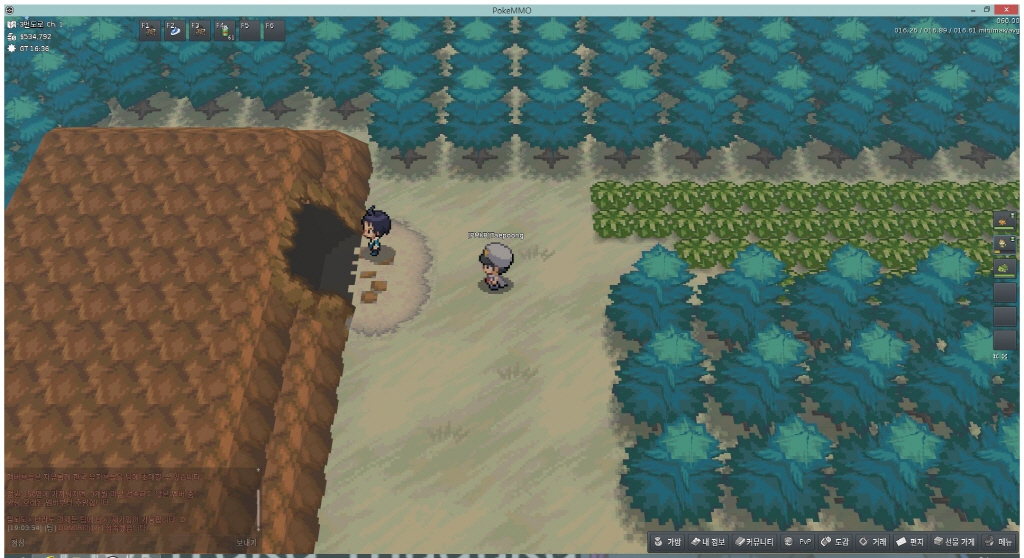Close the PokeMMO window
Screen dimensions: 1024x558
click(1005, 9)
